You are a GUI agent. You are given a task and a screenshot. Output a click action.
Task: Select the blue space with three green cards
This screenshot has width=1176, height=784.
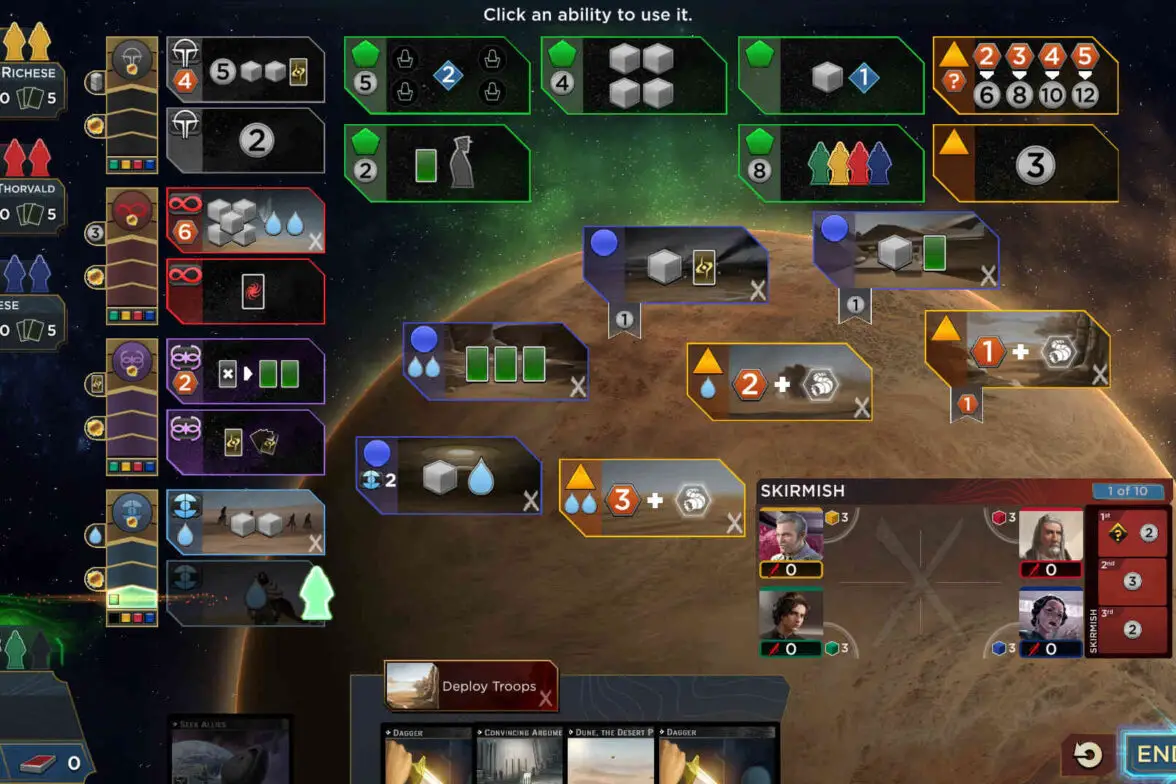[x=495, y=361]
